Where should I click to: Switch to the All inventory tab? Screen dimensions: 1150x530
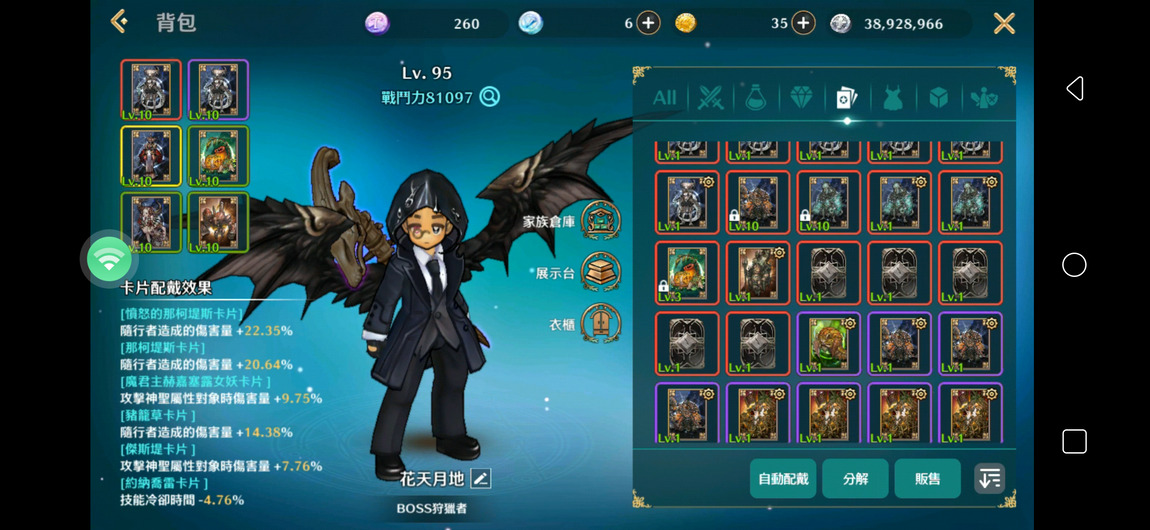click(664, 97)
